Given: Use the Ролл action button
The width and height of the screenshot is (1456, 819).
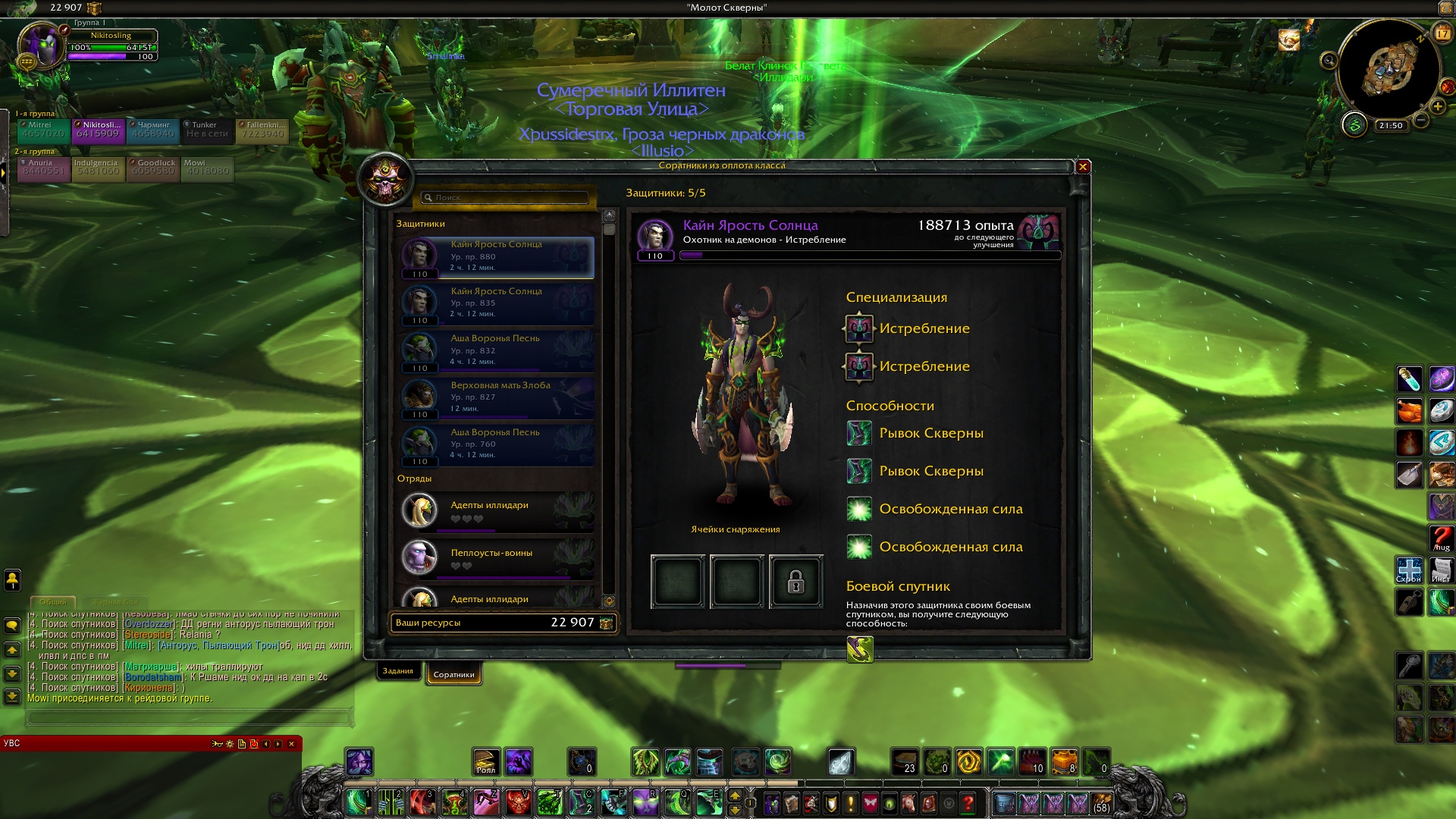Looking at the screenshot, I should pos(486,762).
